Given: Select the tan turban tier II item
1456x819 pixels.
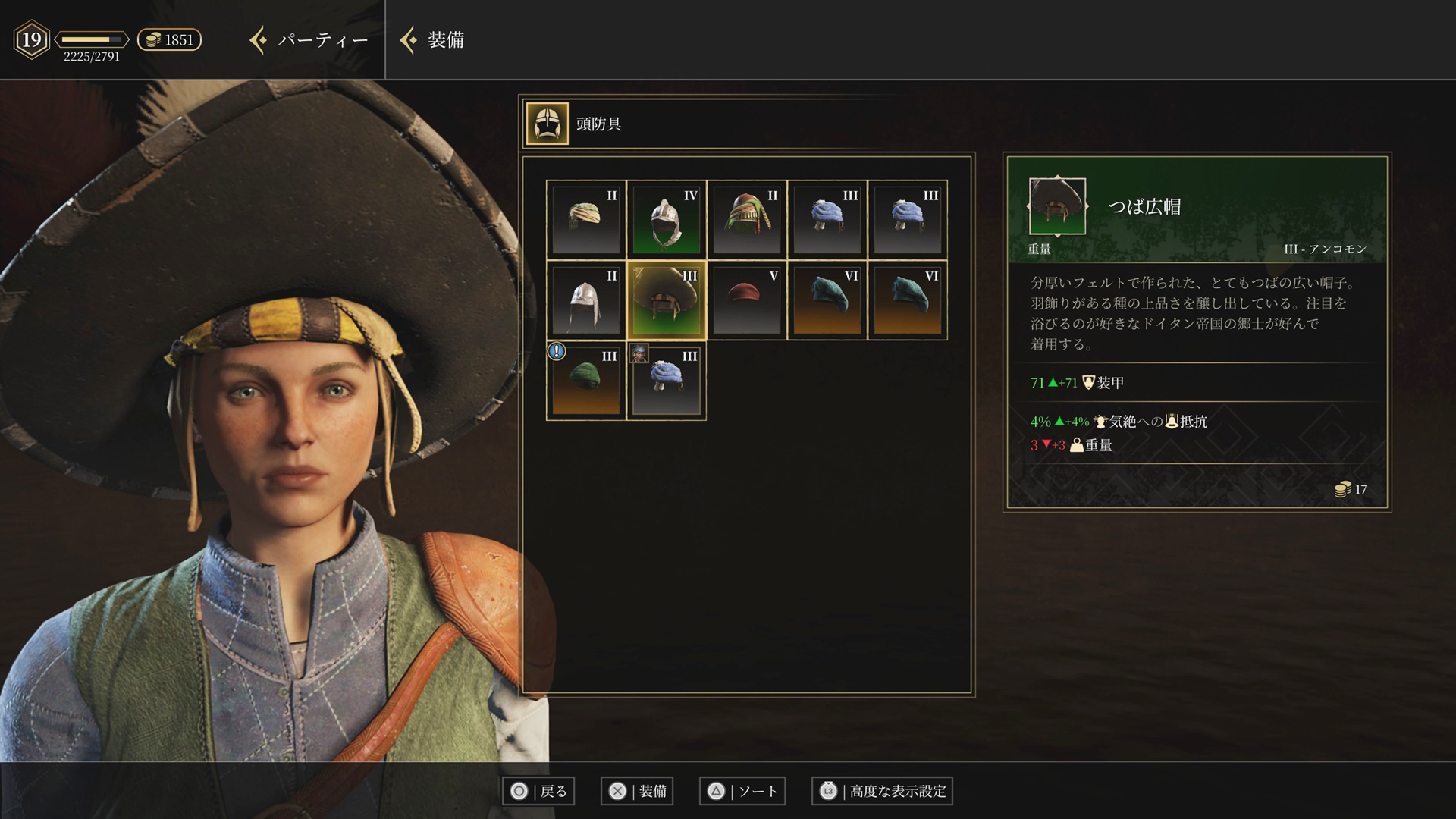Looking at the screenshot, I should pos(586,220).
